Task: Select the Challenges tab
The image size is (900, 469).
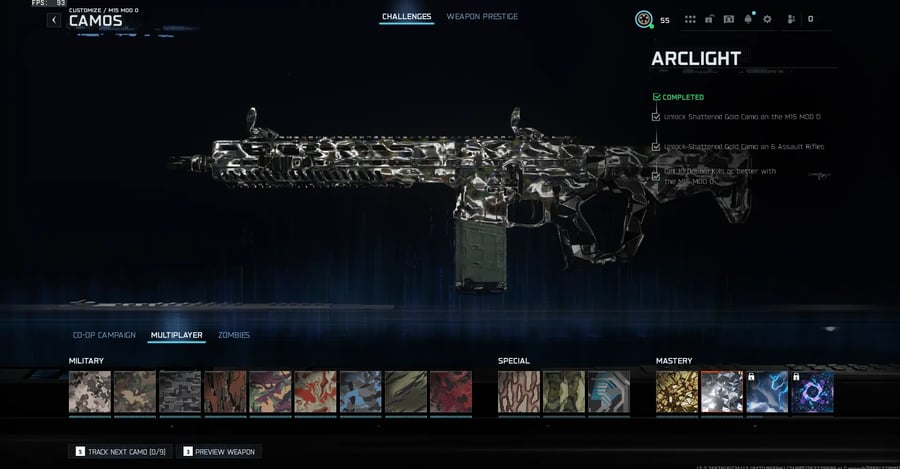Action: click(406, 17)
